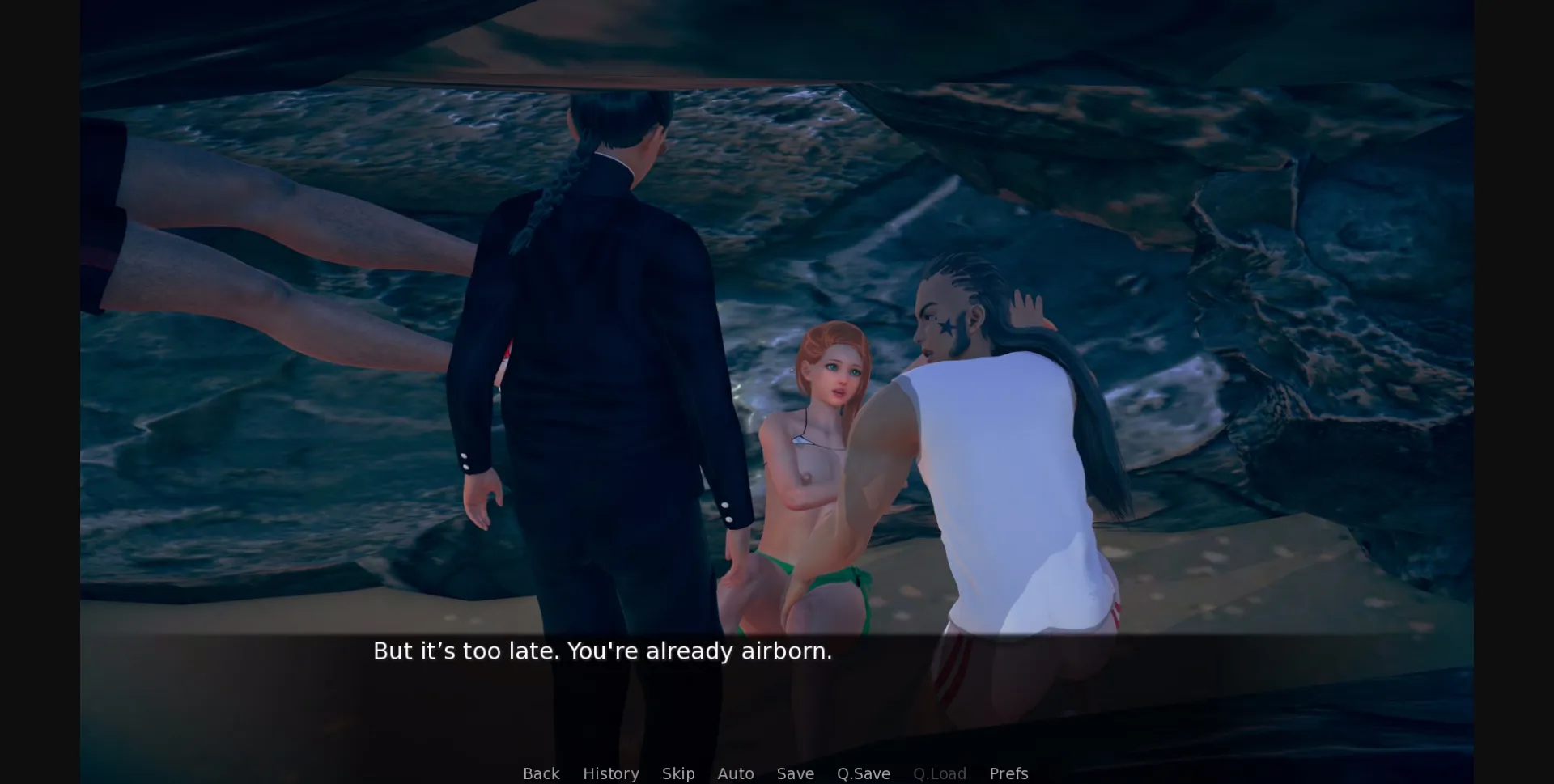Click Back to rewind dialogue
1554x784 pixels.
coord(541,773)
